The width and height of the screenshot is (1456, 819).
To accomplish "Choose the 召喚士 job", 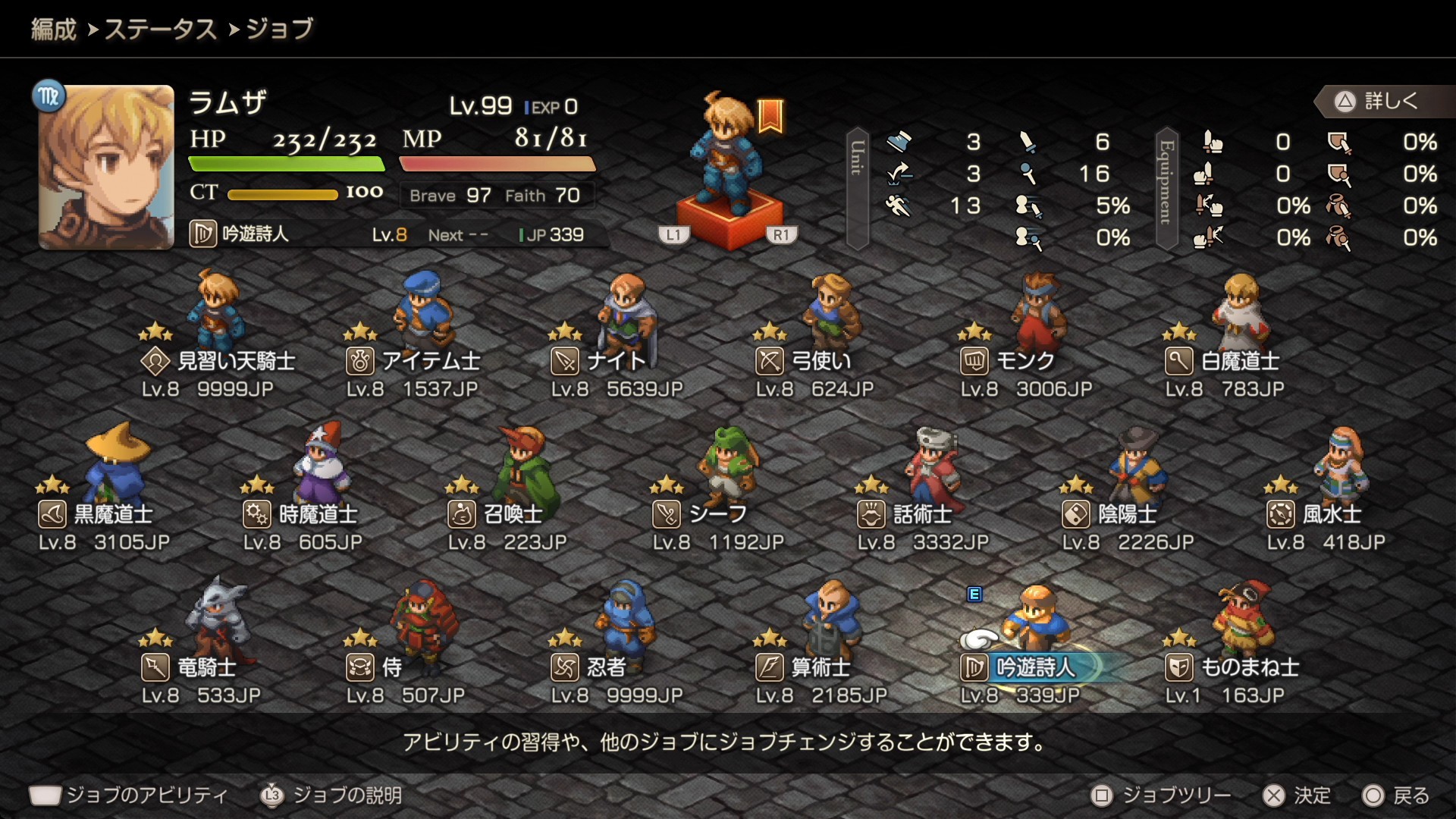I will click(496, 514).
